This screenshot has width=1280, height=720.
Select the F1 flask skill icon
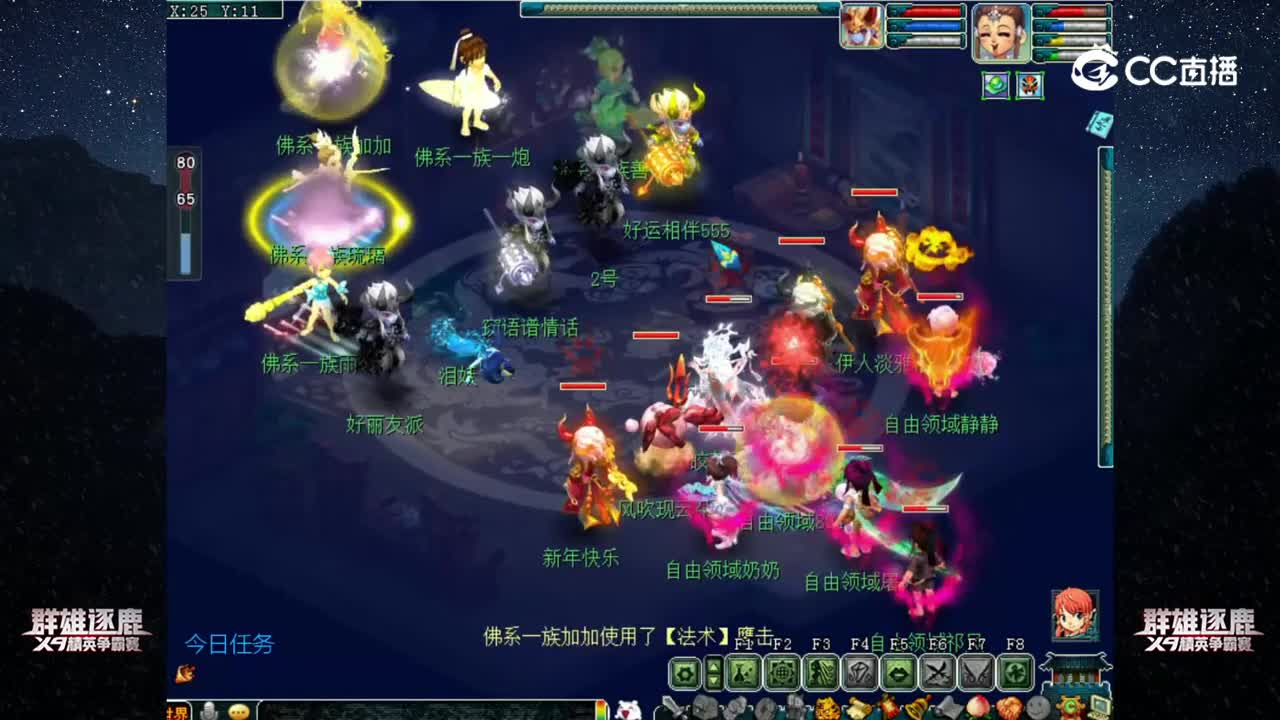click(x=742, y=674)
